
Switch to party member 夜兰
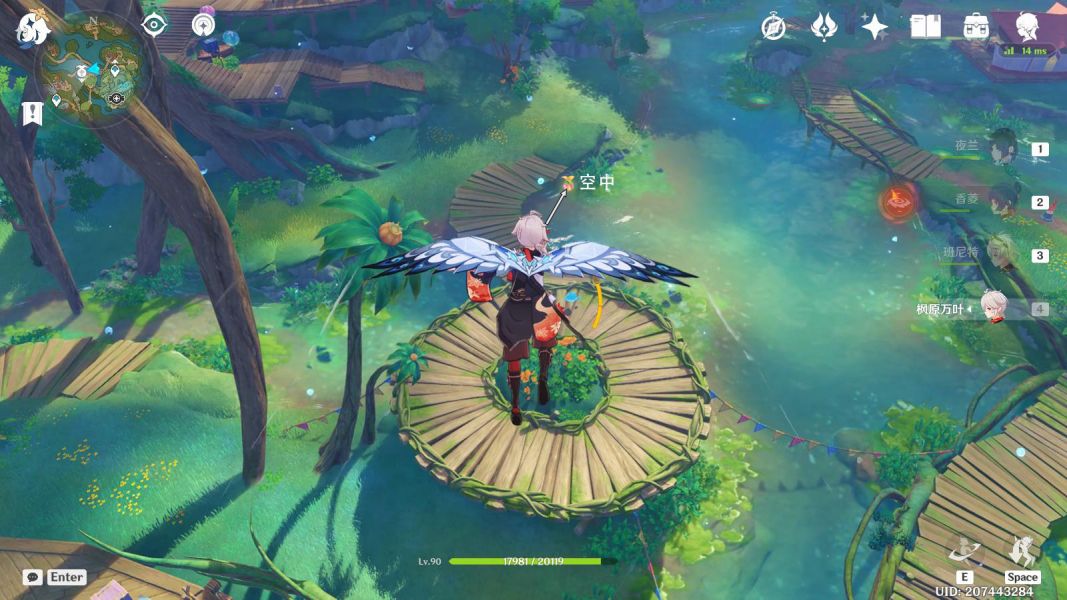point(1001,149)
